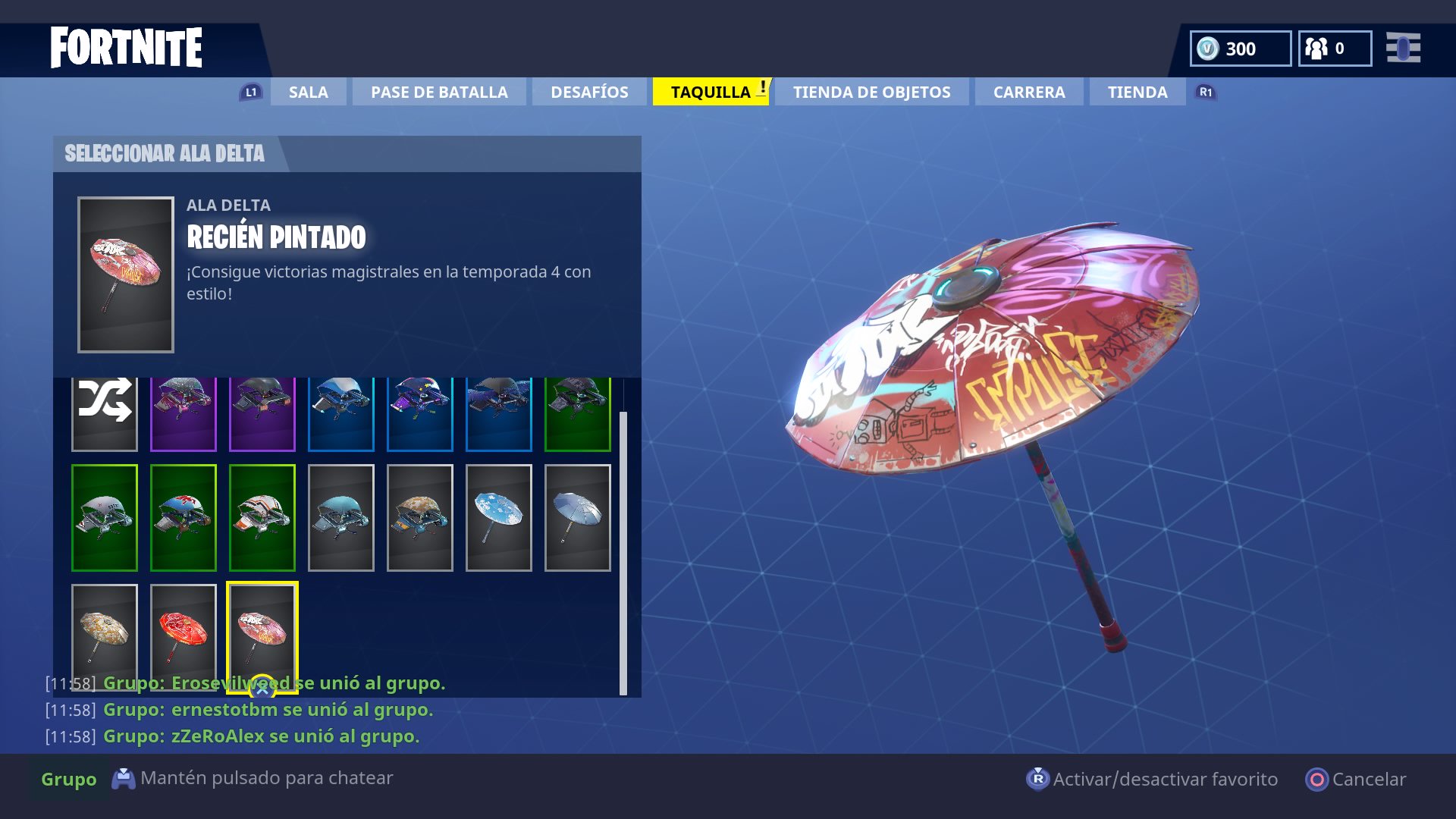Open the PASE DE BATALLA tab

[x=439, y=92]
